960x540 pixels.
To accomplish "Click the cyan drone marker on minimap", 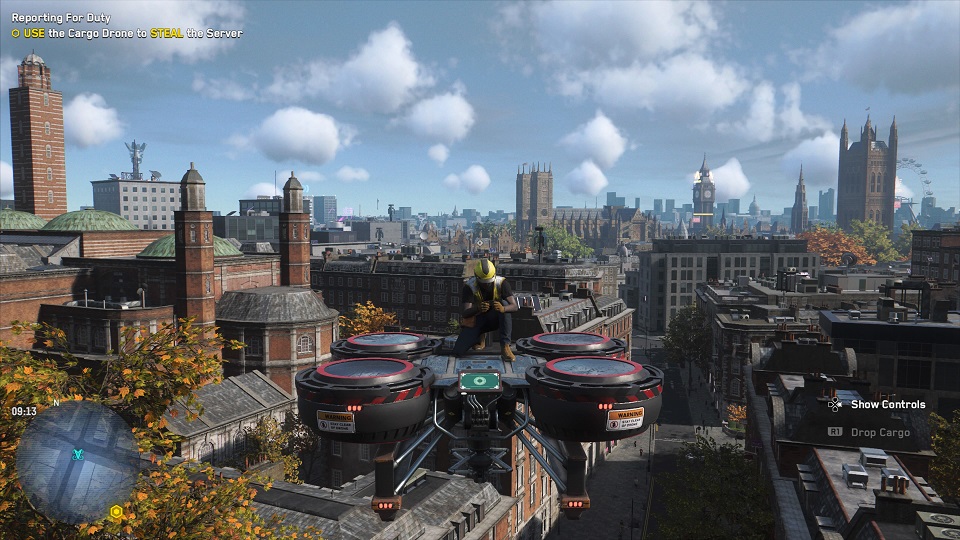I will pyautogui.click(x=78, y=454).
